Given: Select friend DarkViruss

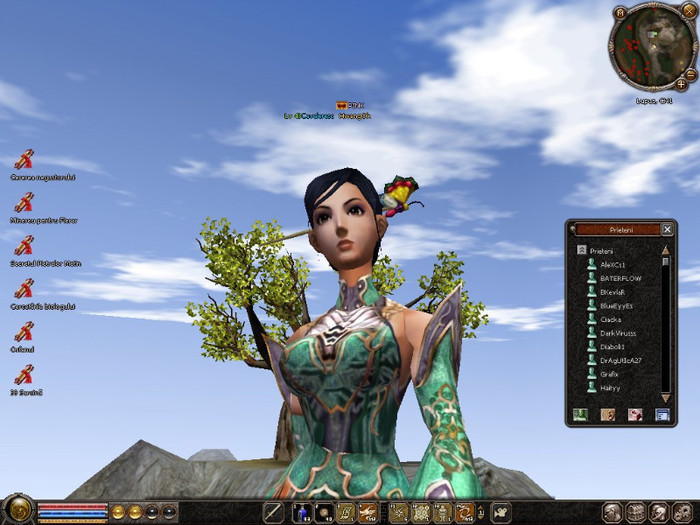Looking at the screenshot, I should 617,332.
